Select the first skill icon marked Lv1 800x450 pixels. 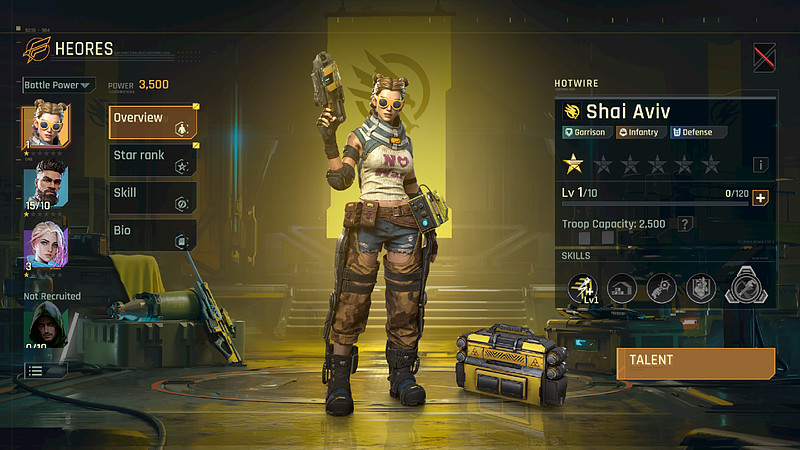click(583, 288)
